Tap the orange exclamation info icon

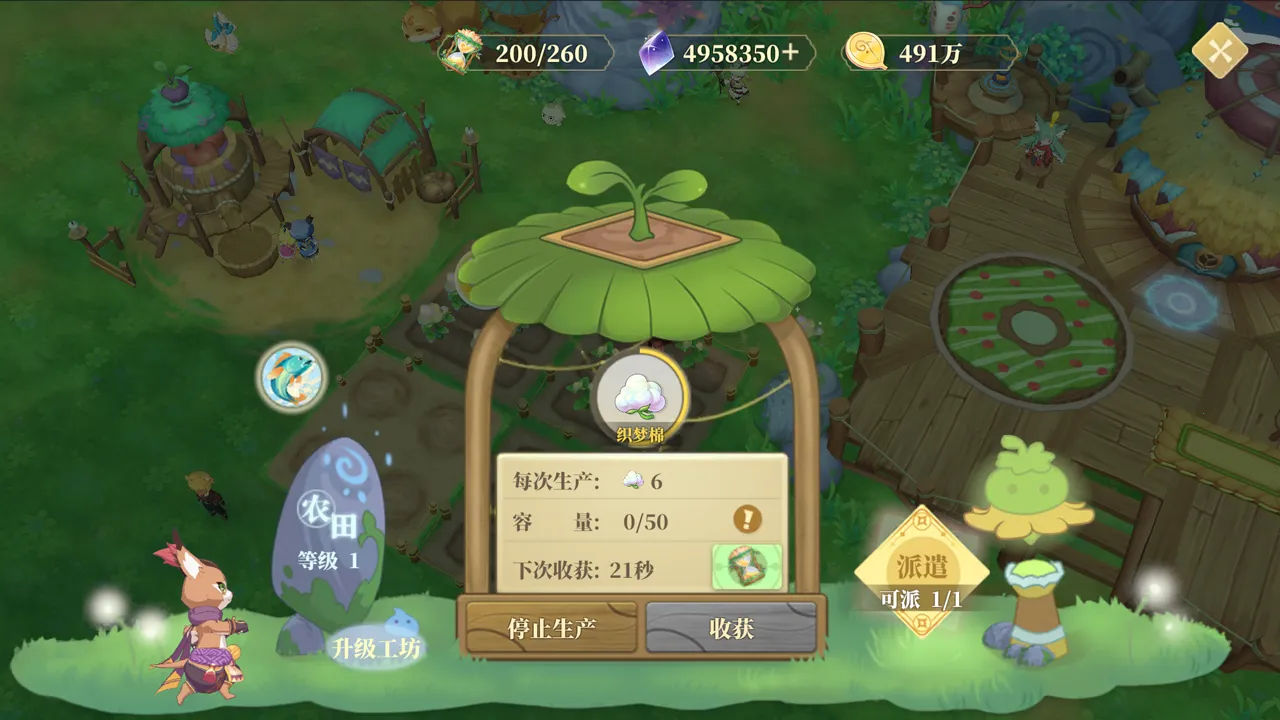747,519
